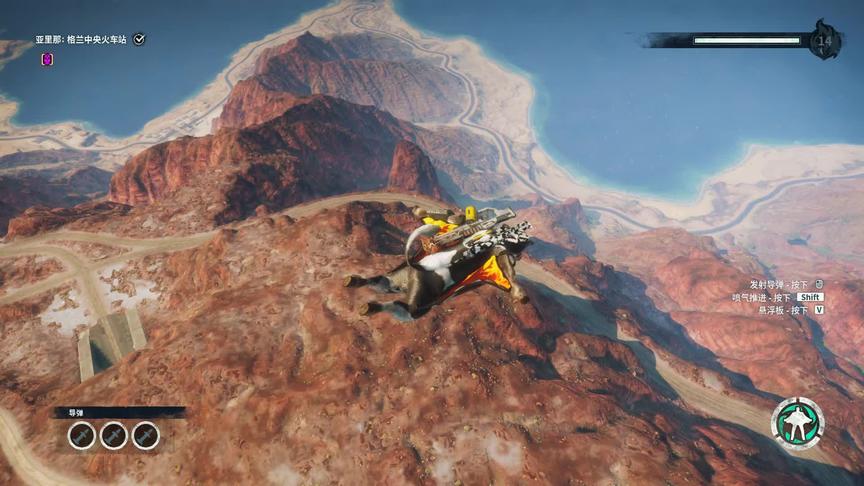The width and height of the screenshot is (864, 486).
Task: Click the green wingsuit figure emblem
Action: 797,424
